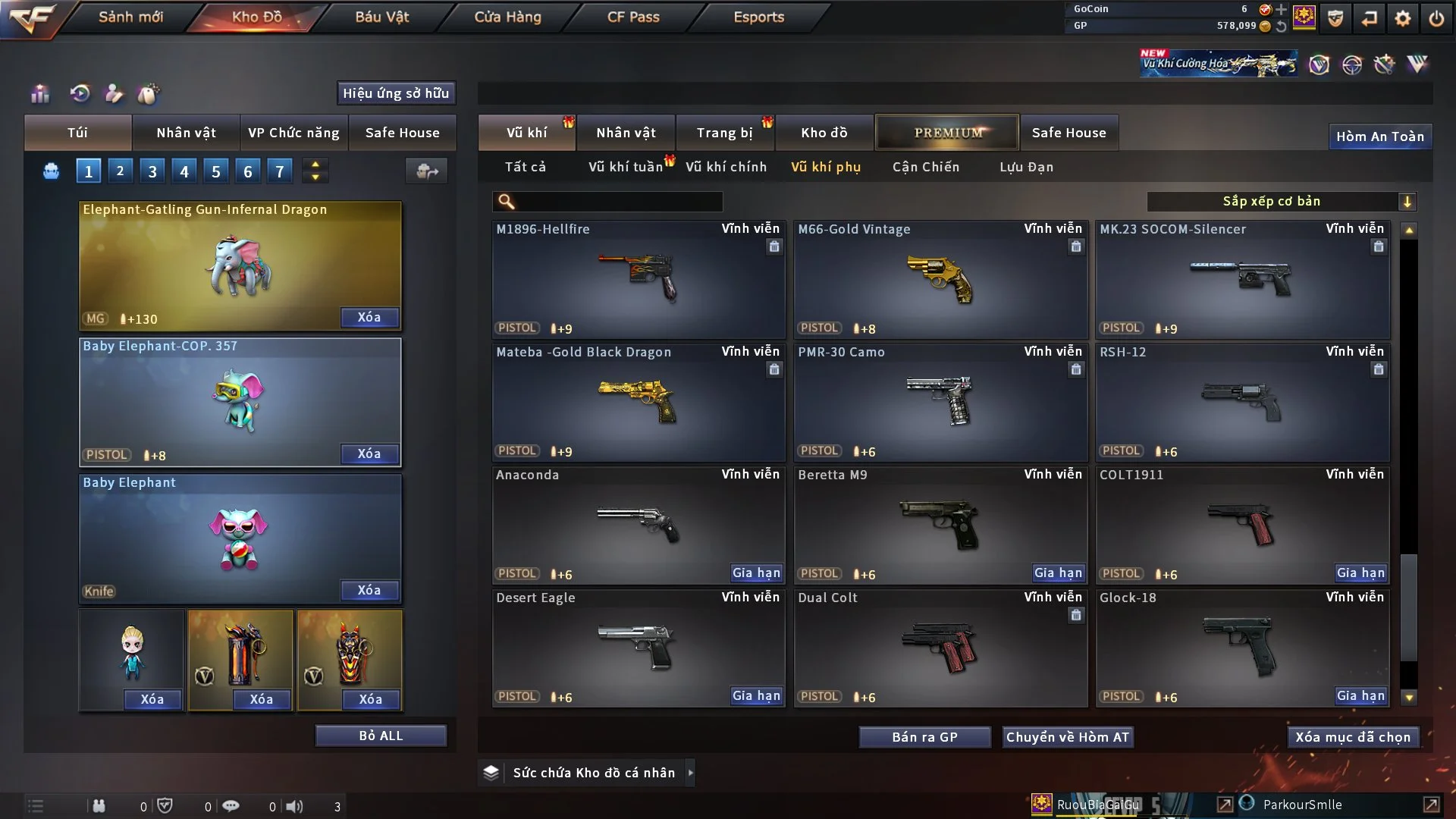Show the Cận Chiến melee category
The image size is (1456, 819).
tap(925, 167)
